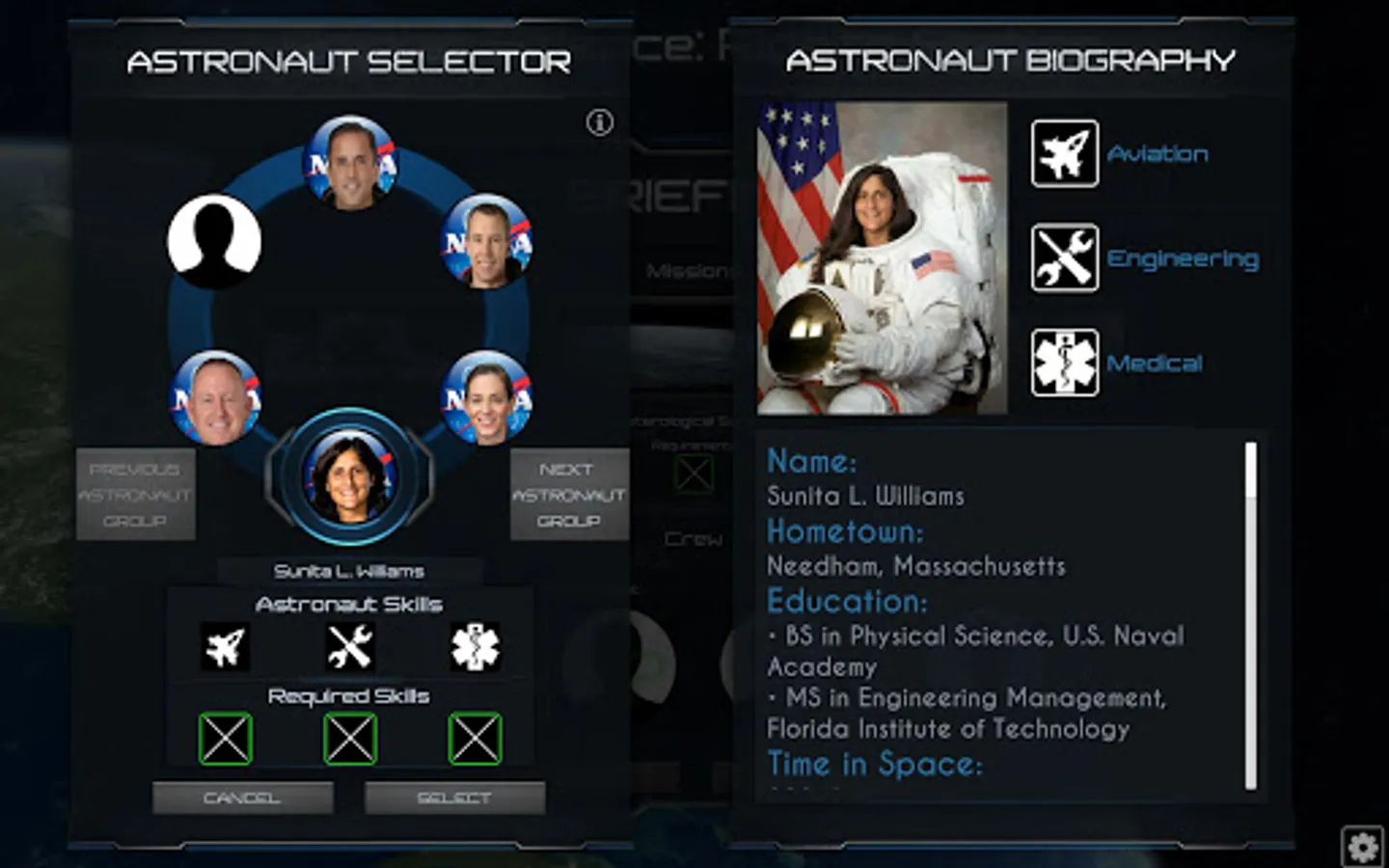Screen dimensions: 1389x868
Task: Open the settings gear icon
Action: pyautogui.click(x=1362, y=847)
